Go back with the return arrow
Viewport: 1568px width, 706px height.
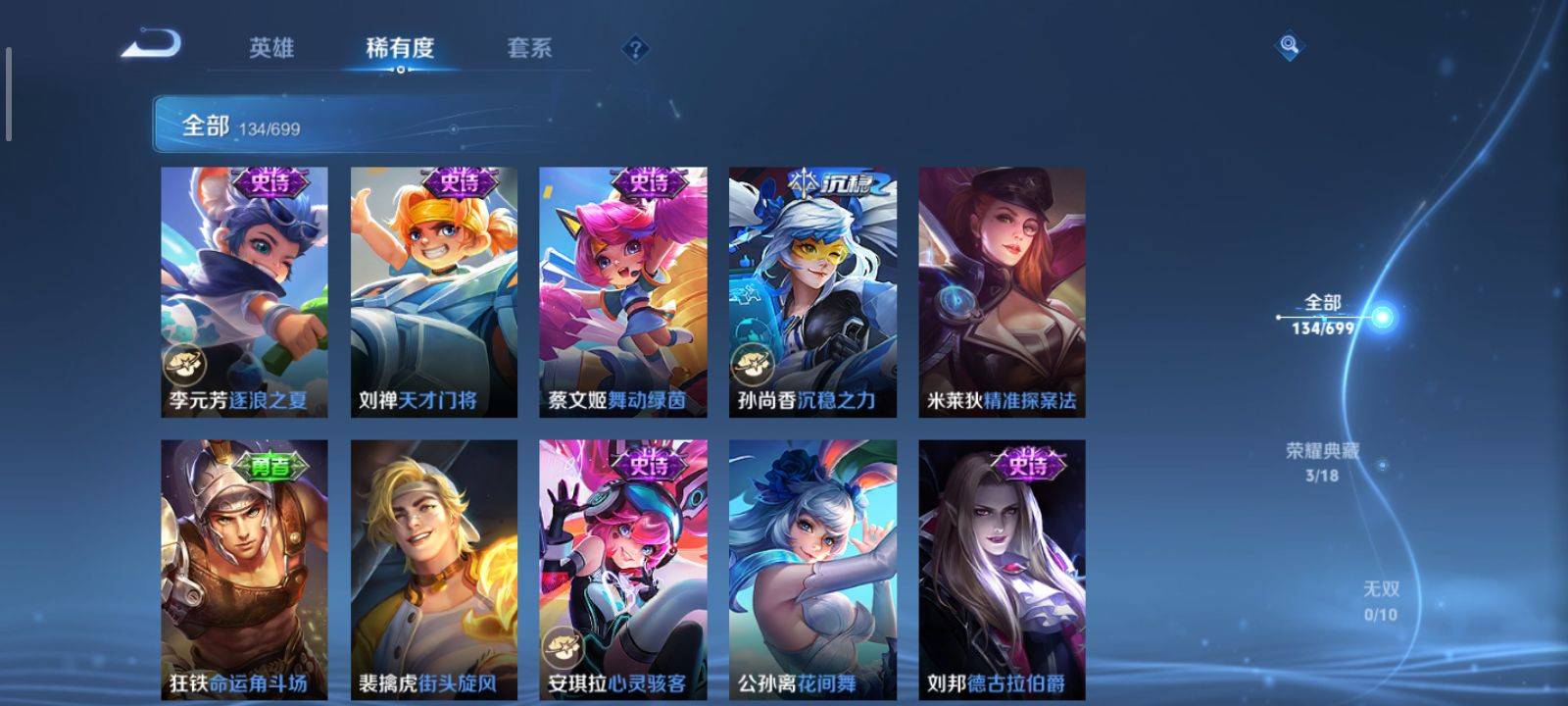[x=152, y=45]
